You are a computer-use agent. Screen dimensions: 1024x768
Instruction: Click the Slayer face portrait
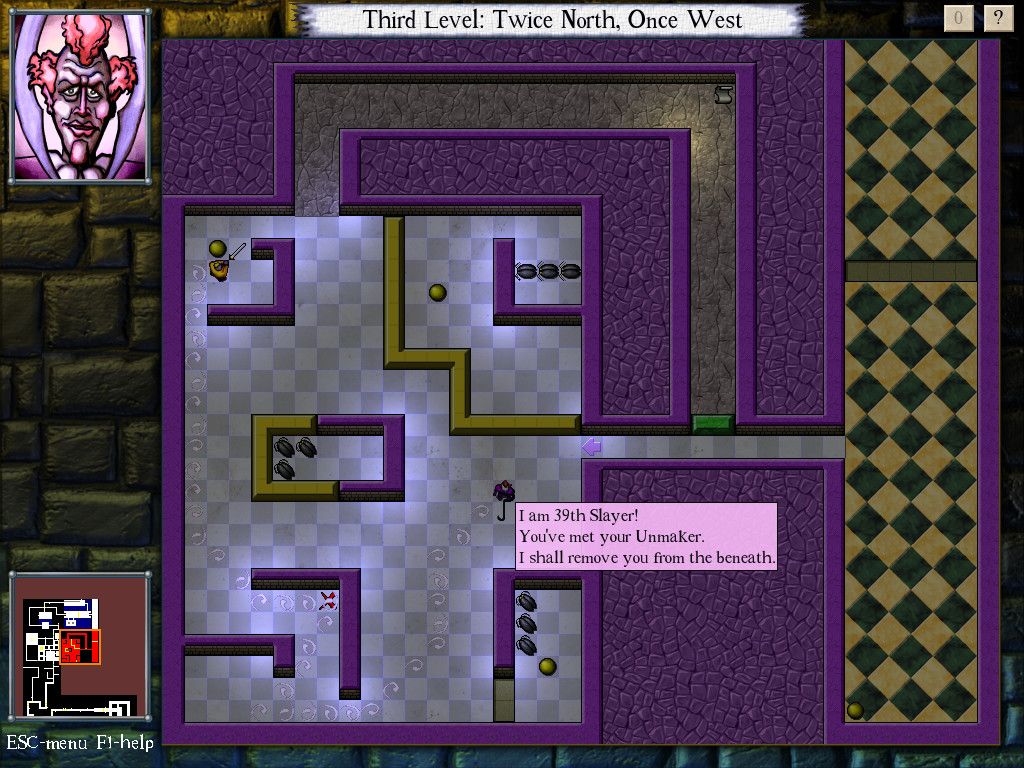(x=80, y=97)
